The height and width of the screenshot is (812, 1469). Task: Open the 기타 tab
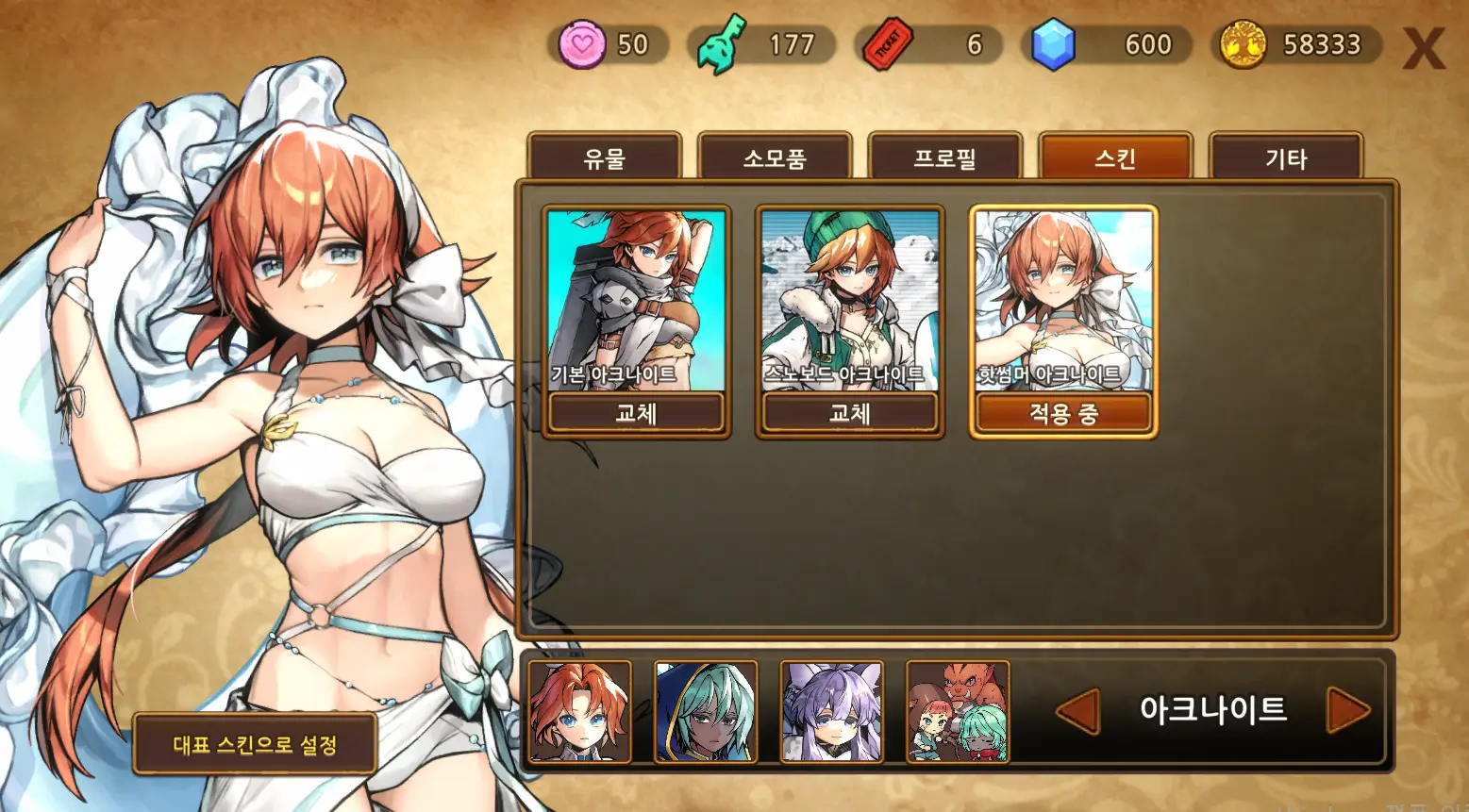pos(1286,157)
